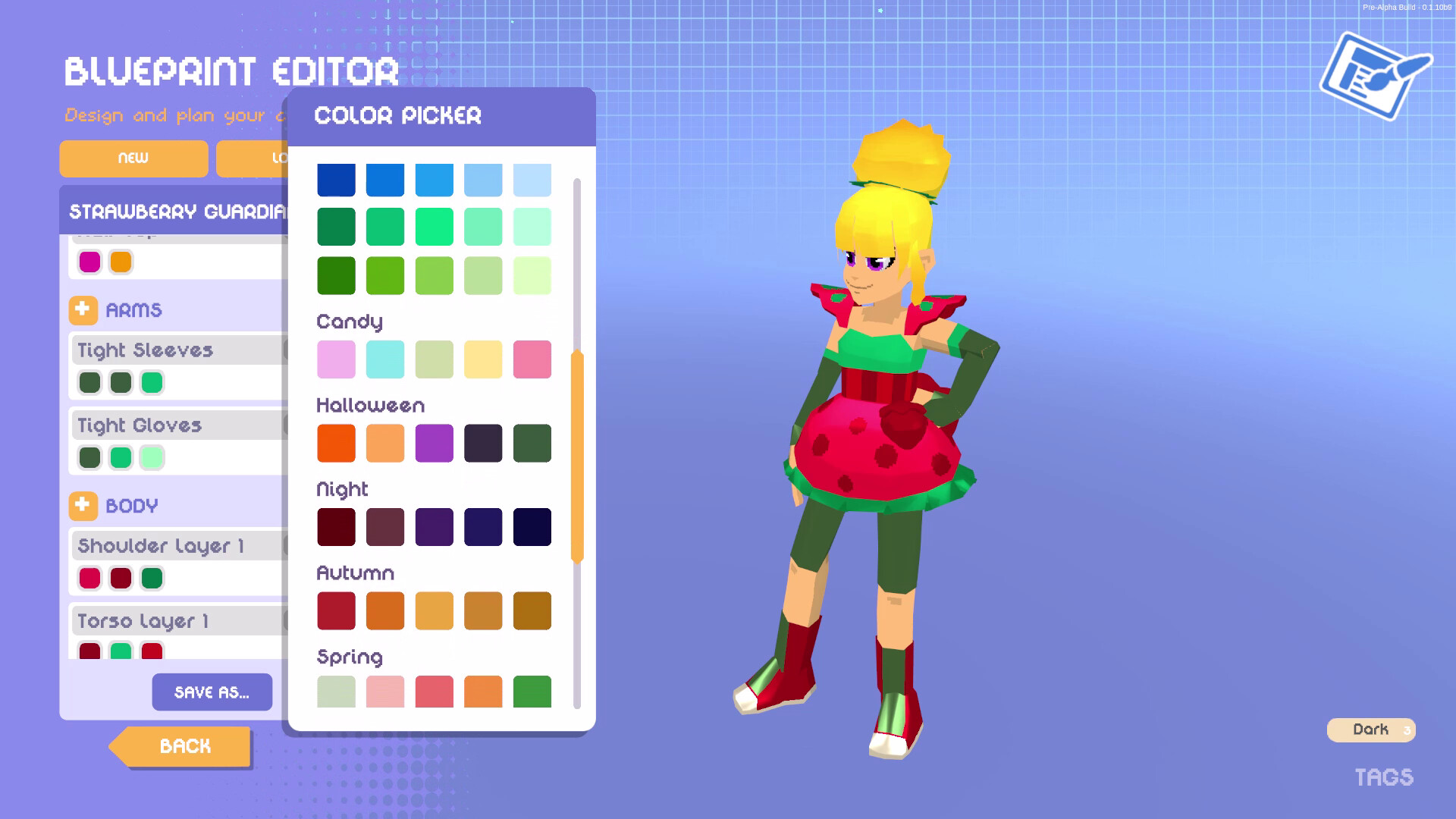
Task: Toggle the Dark tag filter
Action: 1370,730
